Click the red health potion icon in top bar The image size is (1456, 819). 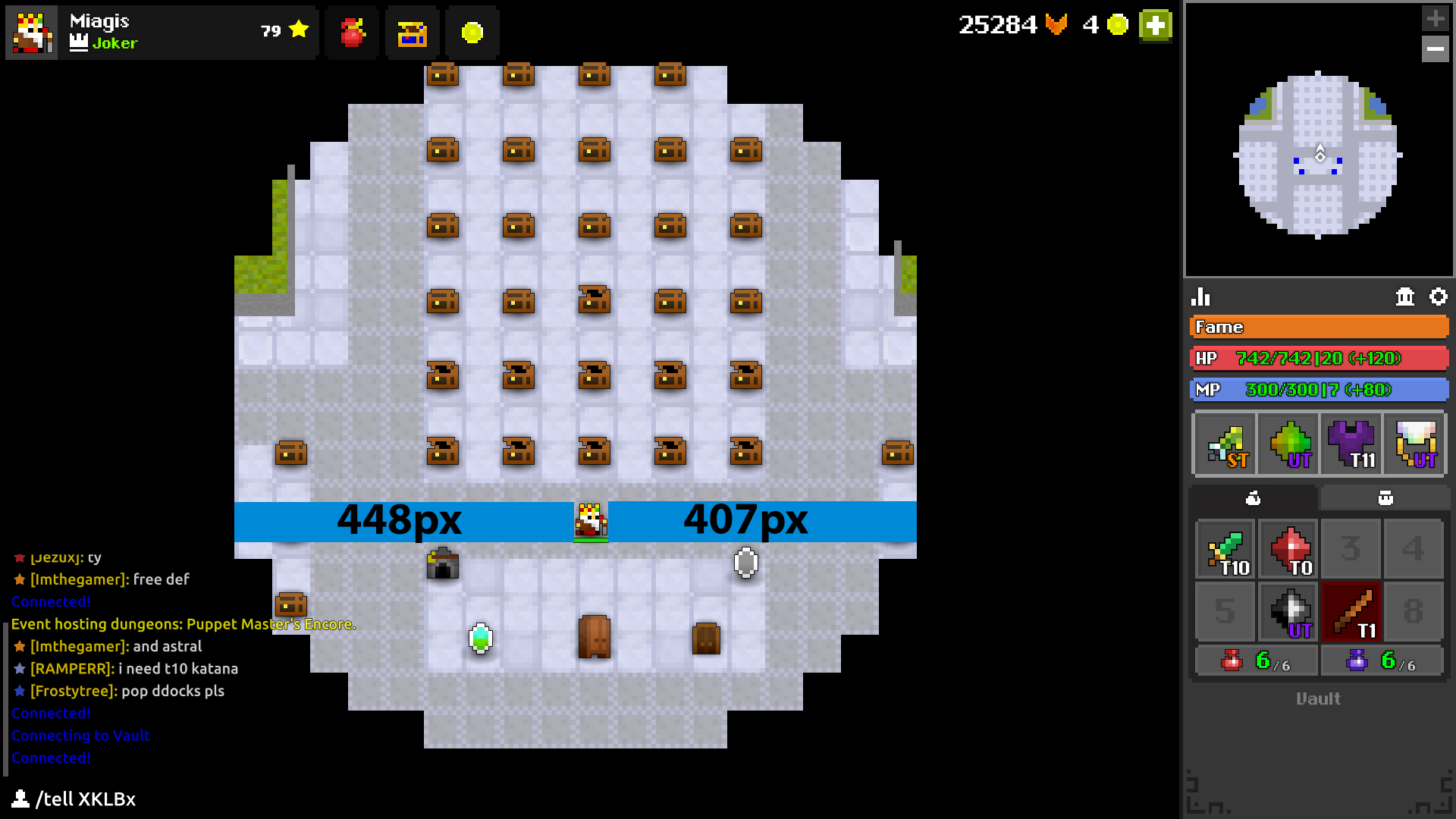coord(351,33)
